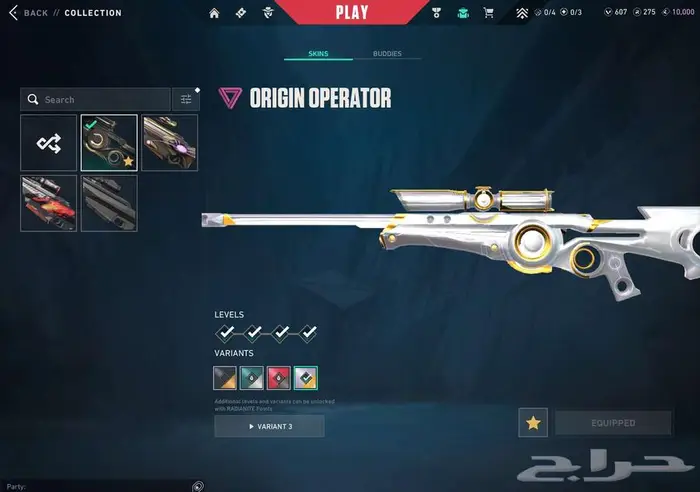Open the home screen icon
This screenshot has width=700, height=492.
pyautogui.click(x=214, y=13)
